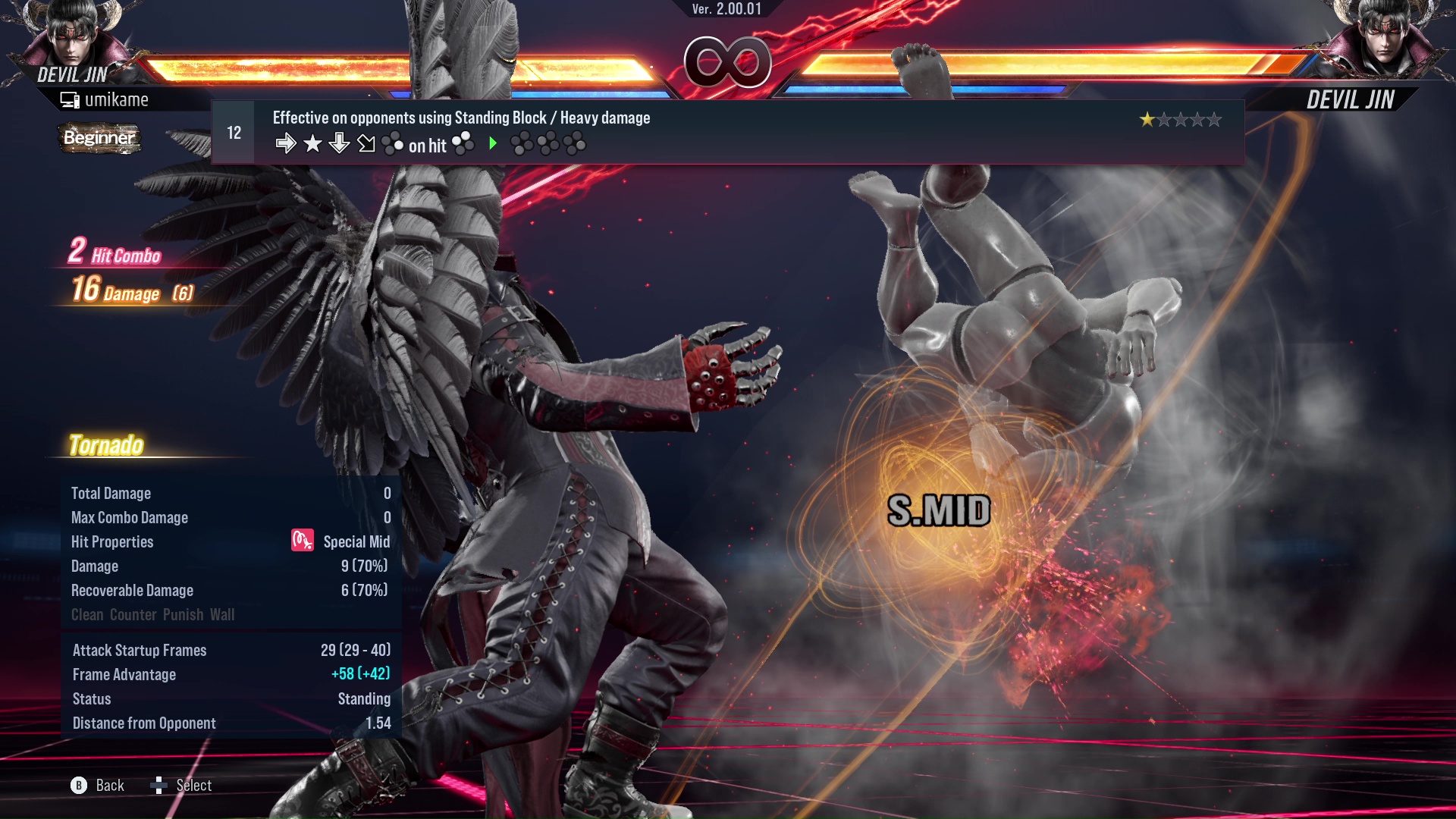Screen dimensions: 1456x819
Task: Click the first button-cluster icon after green arrow
Action: pyautogui.click(x=523, y=143)
